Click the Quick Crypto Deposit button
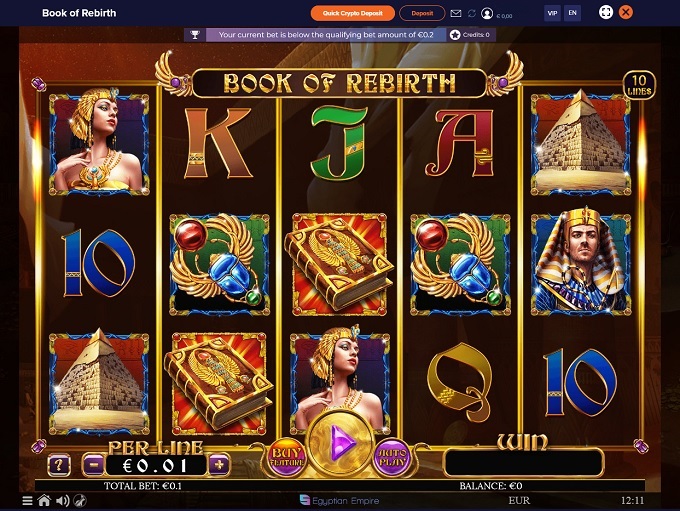The image size is (680, 511). pos(352,13)
